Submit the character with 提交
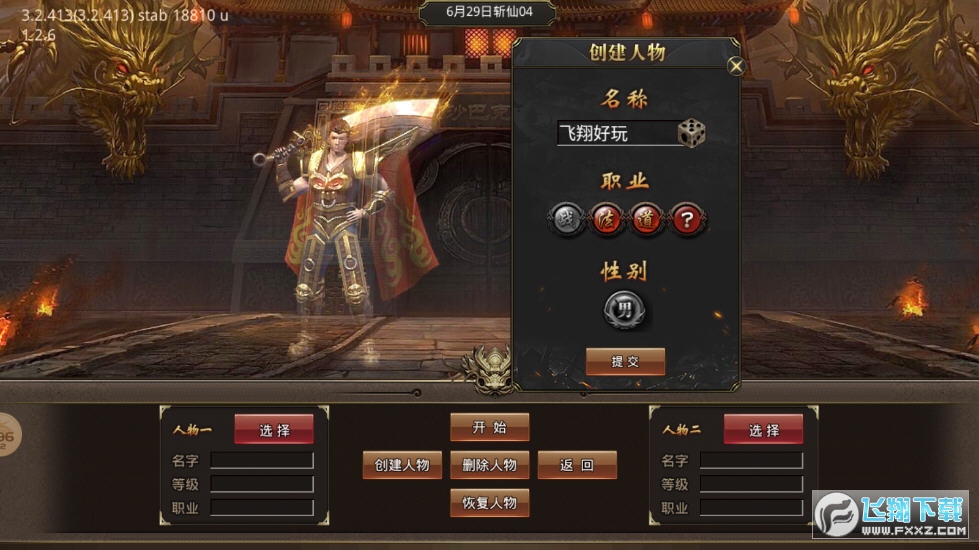Viewport: 979px width, 550px height. point(625,362)
